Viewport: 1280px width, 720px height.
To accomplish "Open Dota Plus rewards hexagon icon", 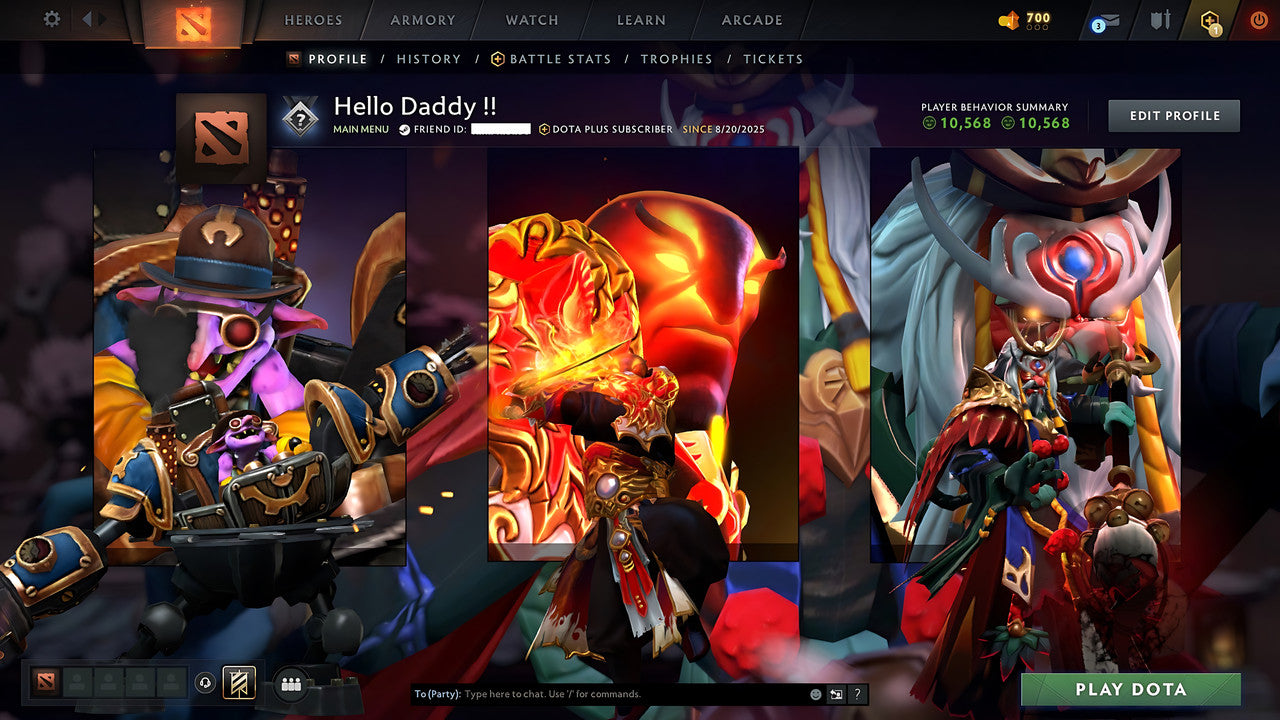I will pyautogui.click(x=1209, y=18).
